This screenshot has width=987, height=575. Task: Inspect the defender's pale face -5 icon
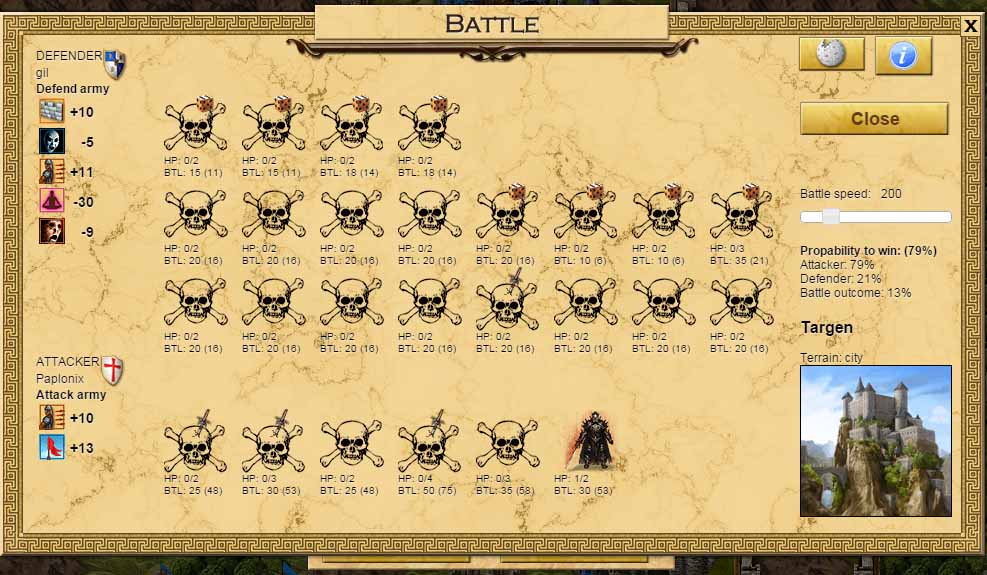51,142
